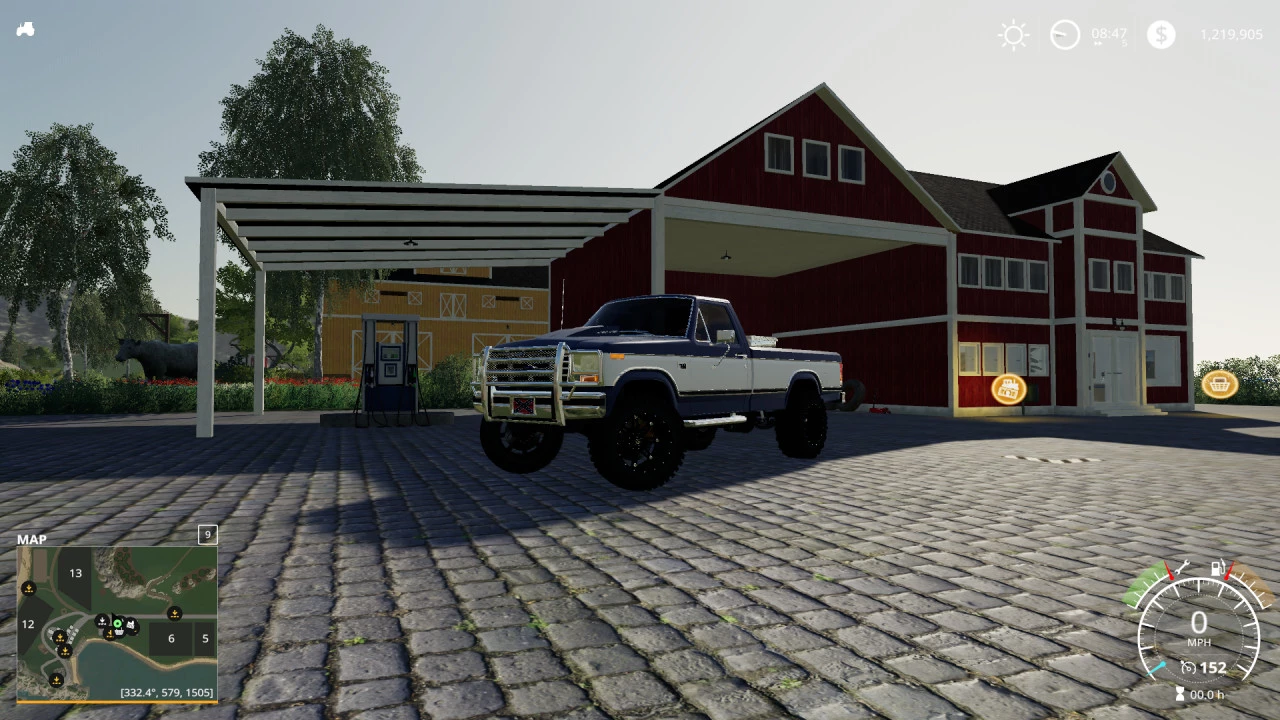
Task: Click the wrench repair indicator on the speedometer
Action: pyautogui.click(x=1183, y=568)
